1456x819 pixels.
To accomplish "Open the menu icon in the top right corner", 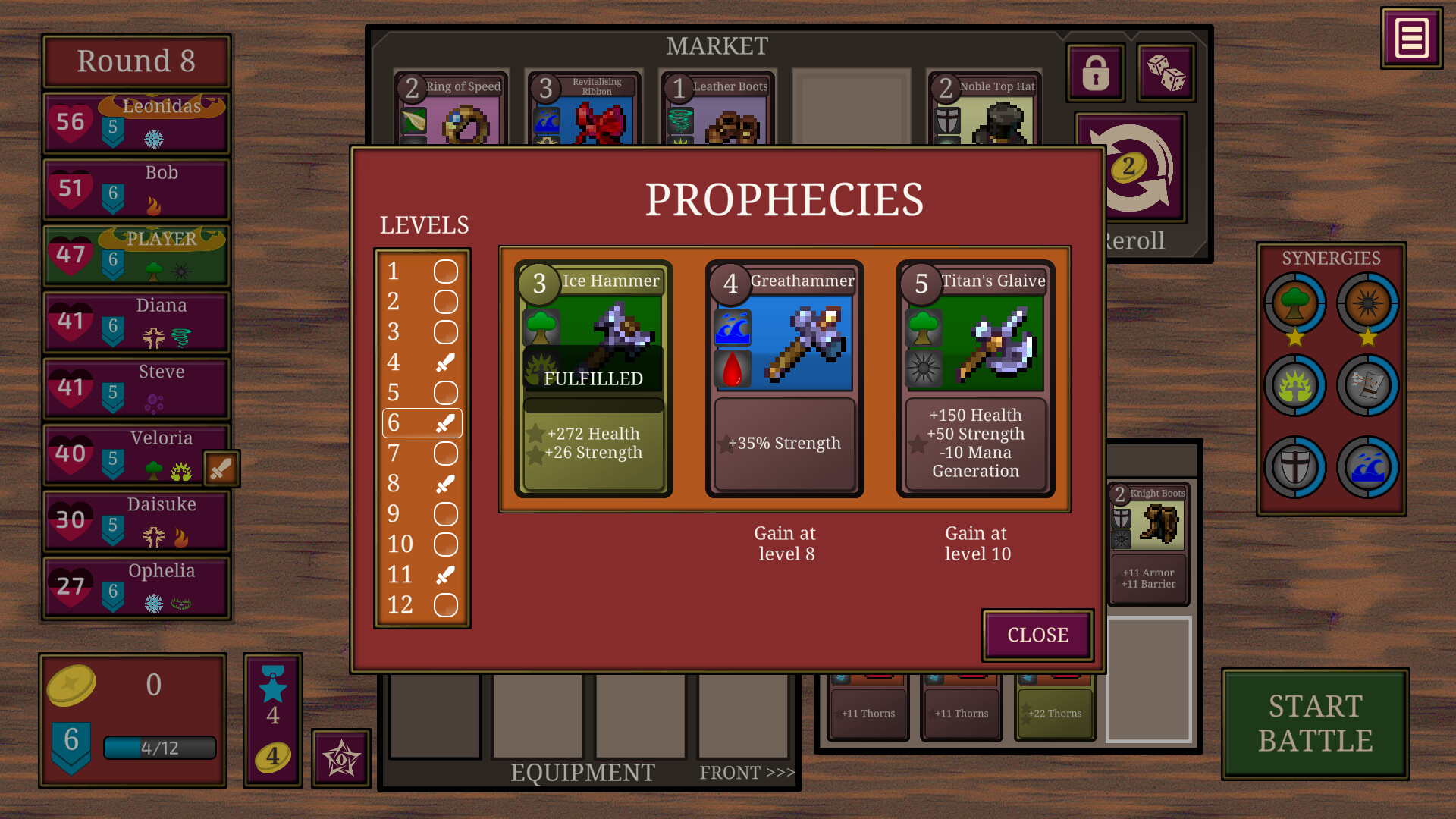I will [1410, 36].
